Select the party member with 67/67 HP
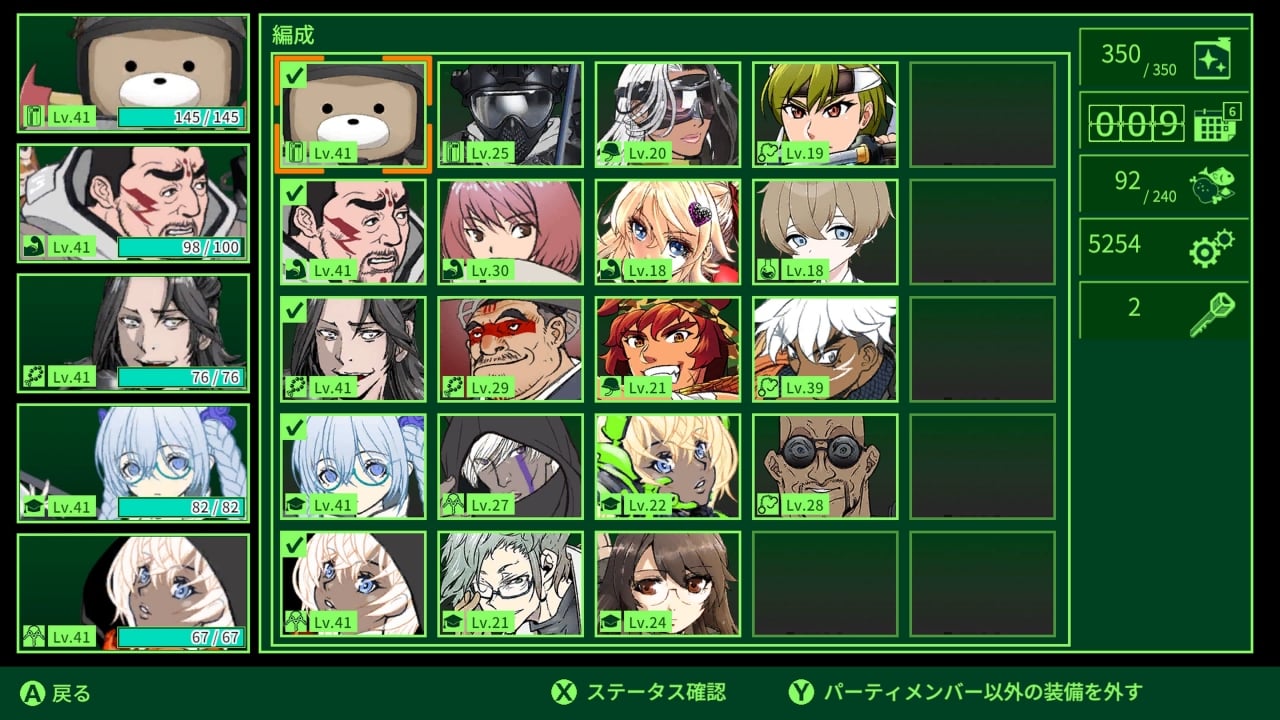This screenshot has width=1280, height=720. (x=133, y=593)
